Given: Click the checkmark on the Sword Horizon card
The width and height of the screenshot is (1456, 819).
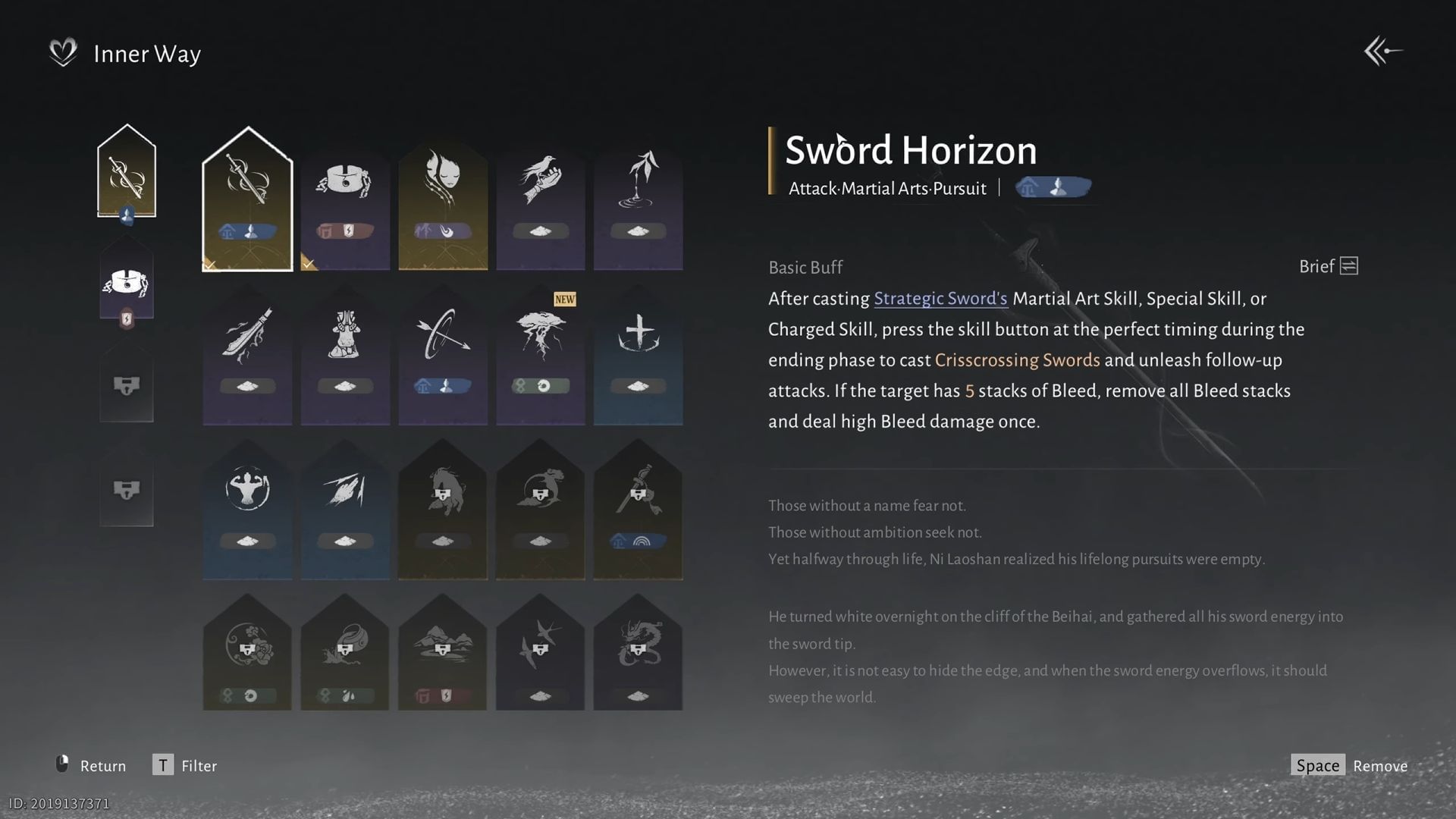Looking at the screenshot, I should pyautogui.click(x=211, y=263).
